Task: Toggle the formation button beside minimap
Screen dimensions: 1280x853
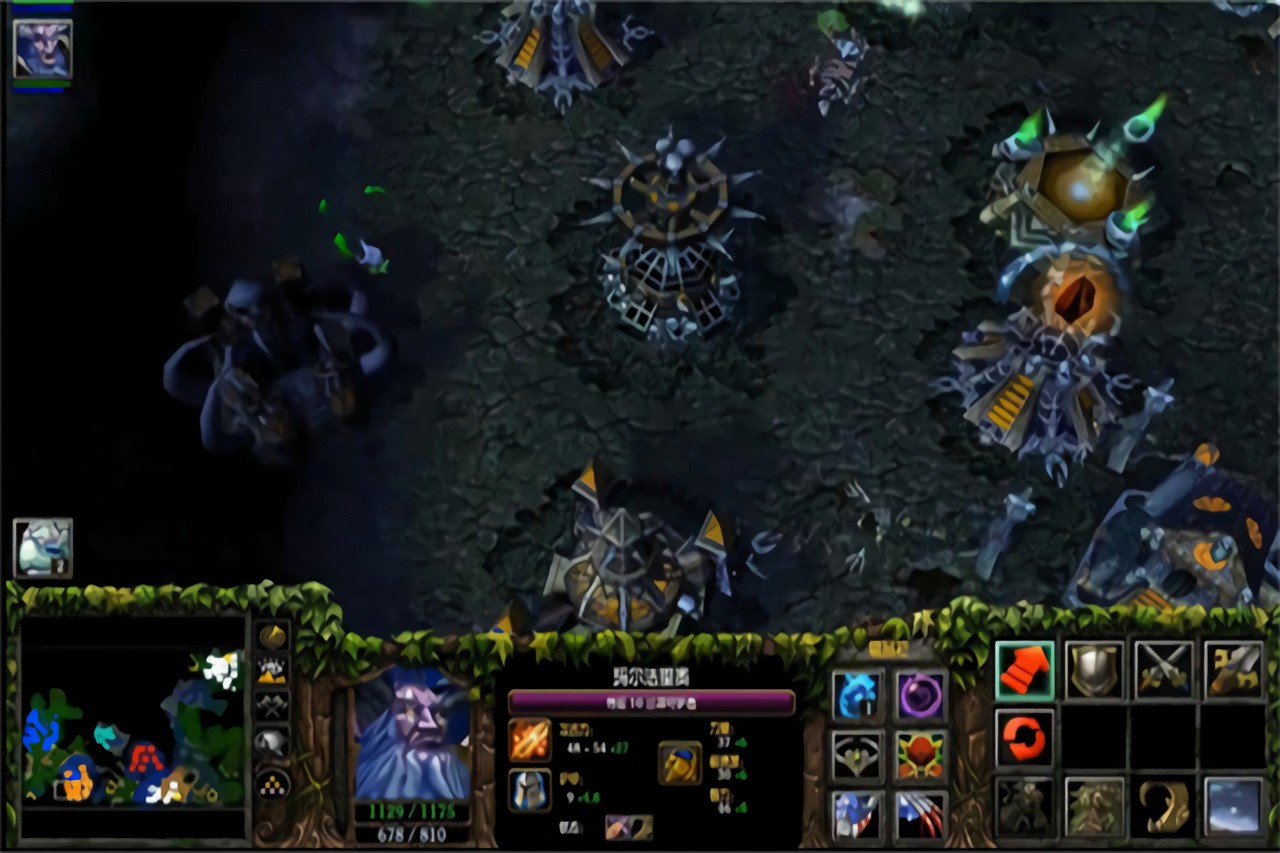Action: [x=273, y=783]
